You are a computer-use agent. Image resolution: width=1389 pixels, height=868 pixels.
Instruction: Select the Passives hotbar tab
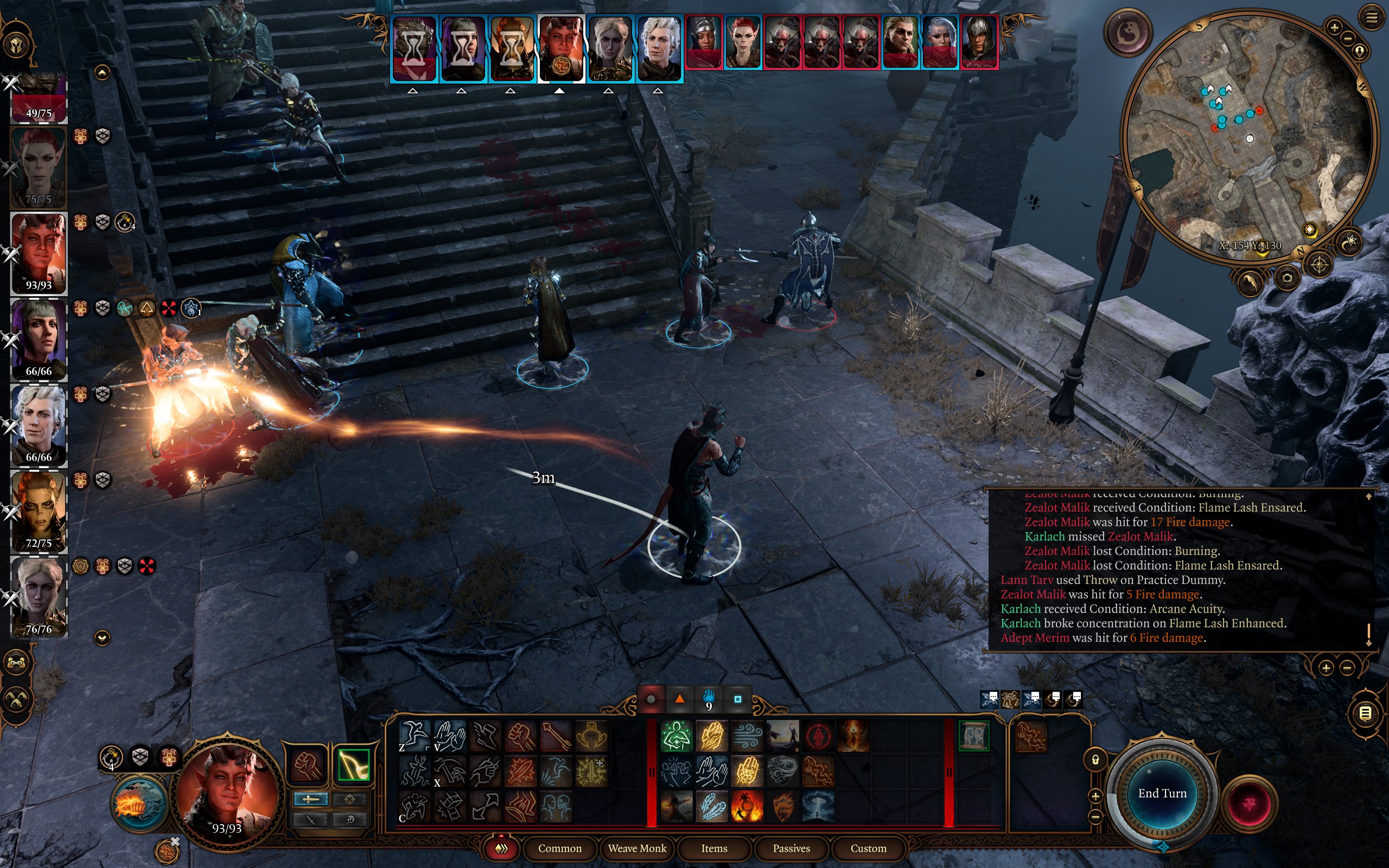point(791,848)
